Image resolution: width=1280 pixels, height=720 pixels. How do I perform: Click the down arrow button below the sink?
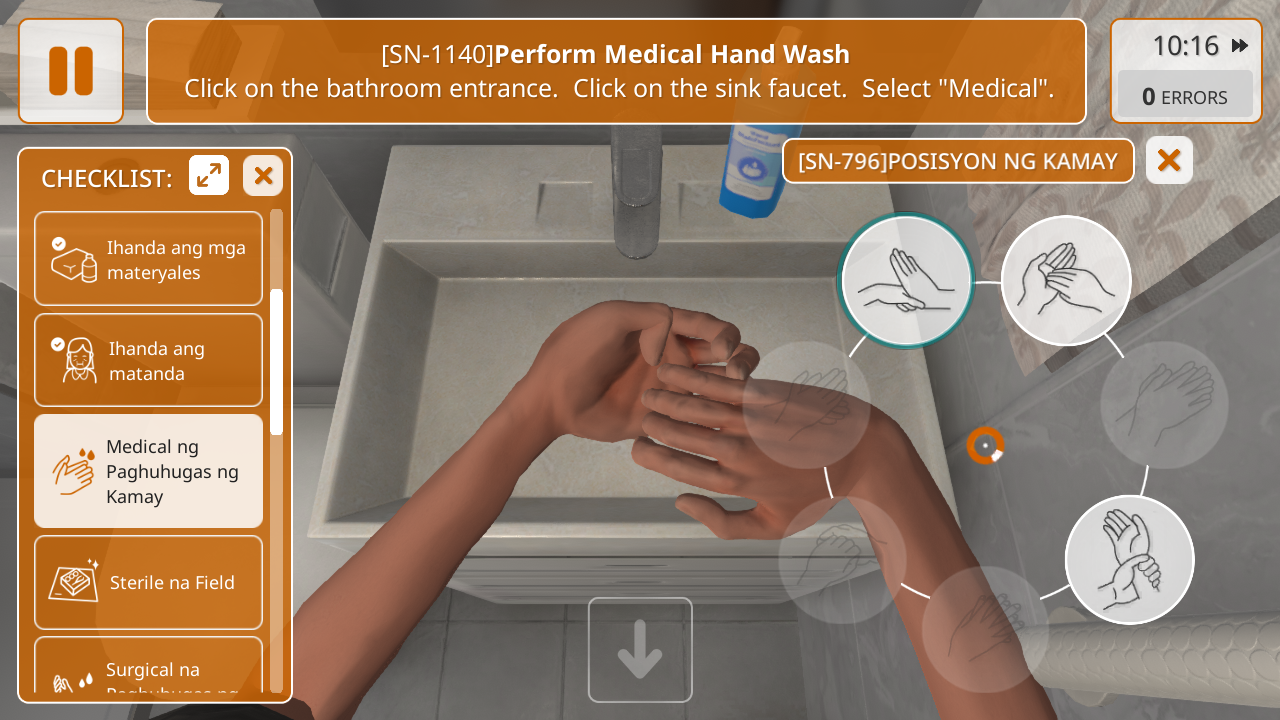pos(640,650)
